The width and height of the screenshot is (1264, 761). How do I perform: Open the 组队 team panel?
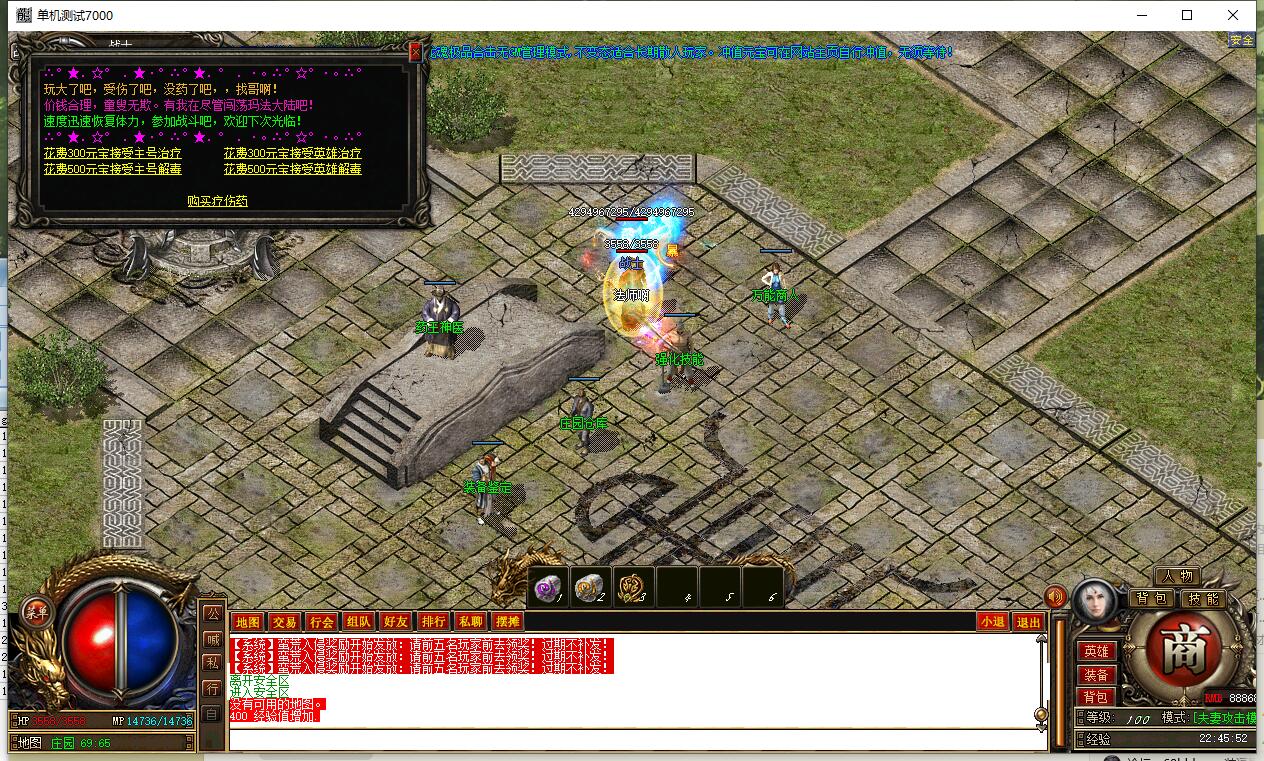[358, 622]
